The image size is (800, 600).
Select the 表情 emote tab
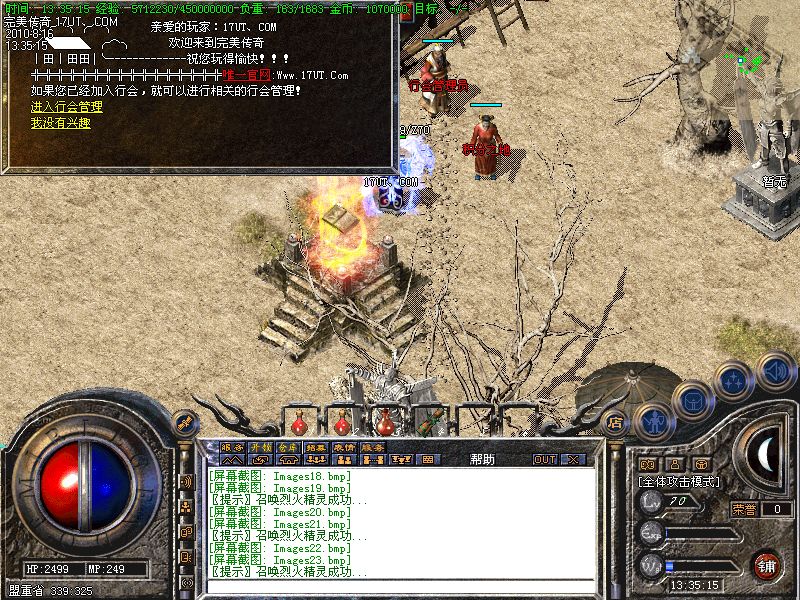(344, 447)
